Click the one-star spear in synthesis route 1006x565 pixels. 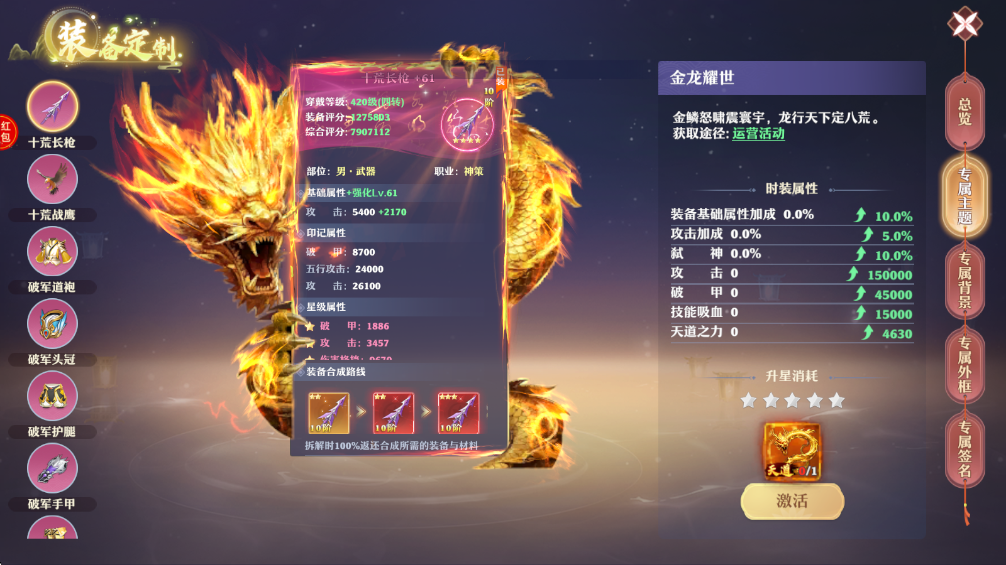pos(328,411)
